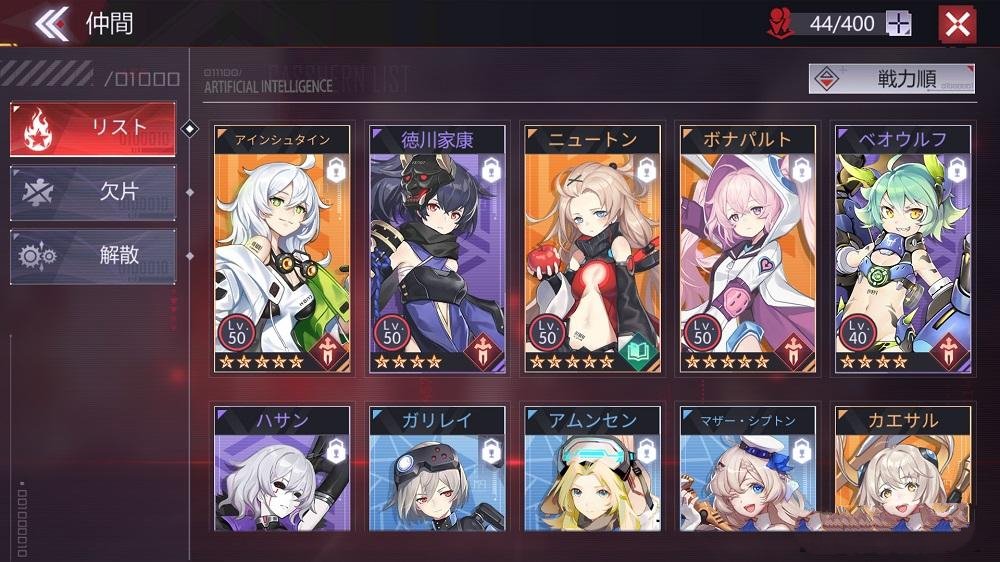Switch to the 解散 disband tab
Screen dimensions: 1000x562
93,256
